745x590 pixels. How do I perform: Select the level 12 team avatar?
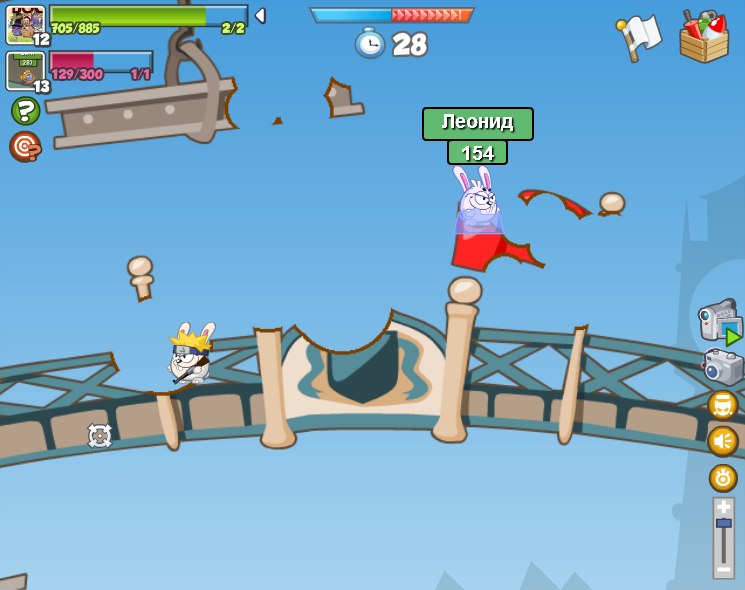pos(25,24)
